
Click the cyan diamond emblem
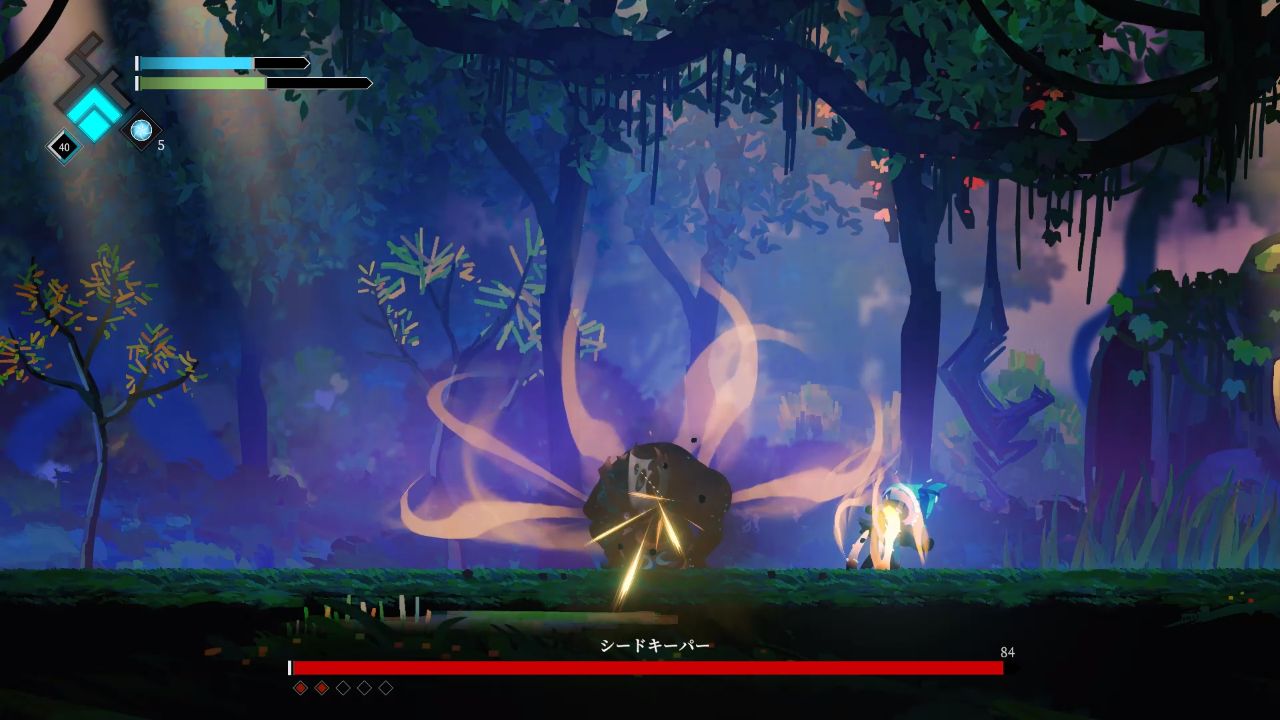click(x=94, y=114)
